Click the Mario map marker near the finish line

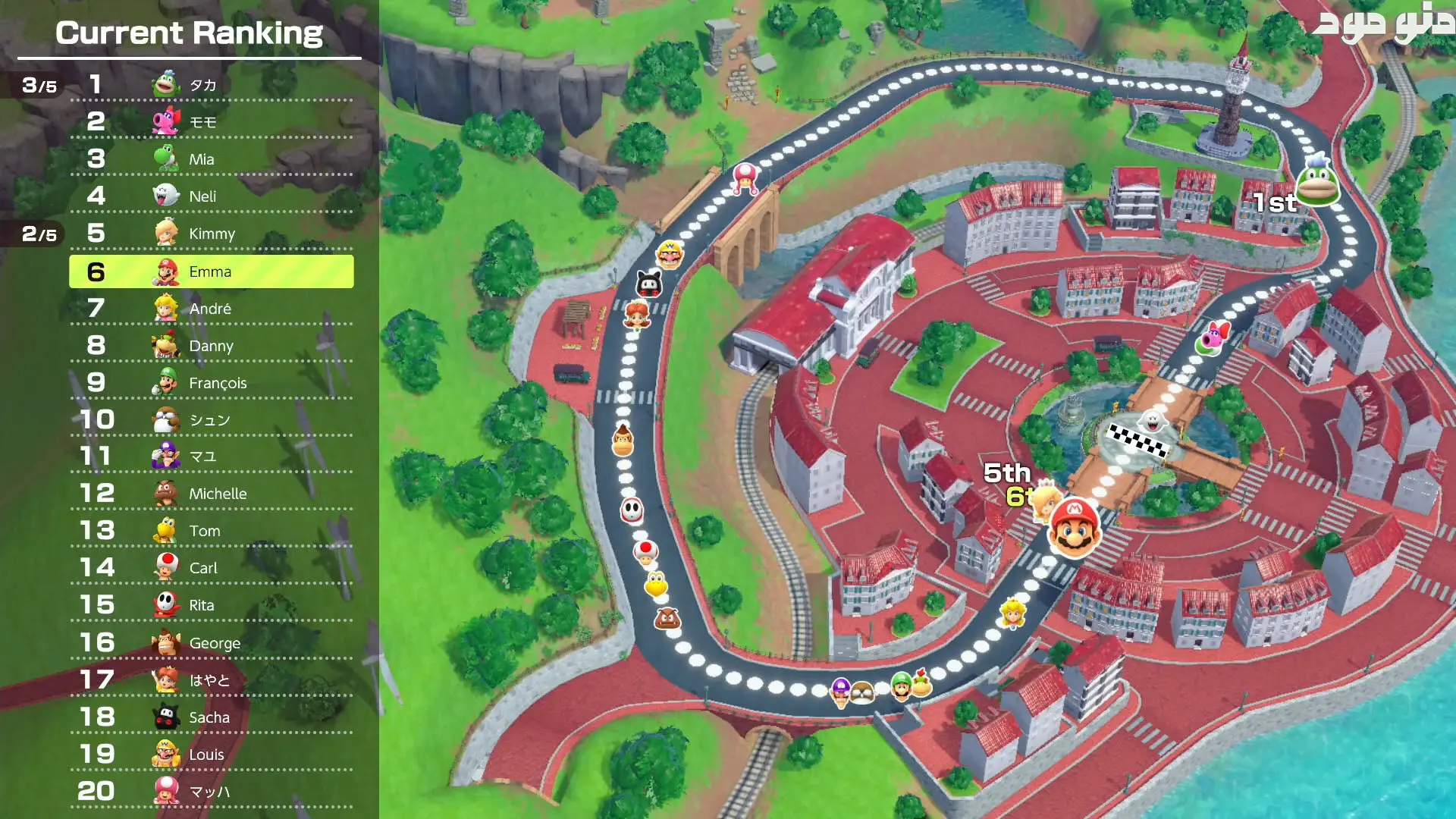(x=1074, y=528)
